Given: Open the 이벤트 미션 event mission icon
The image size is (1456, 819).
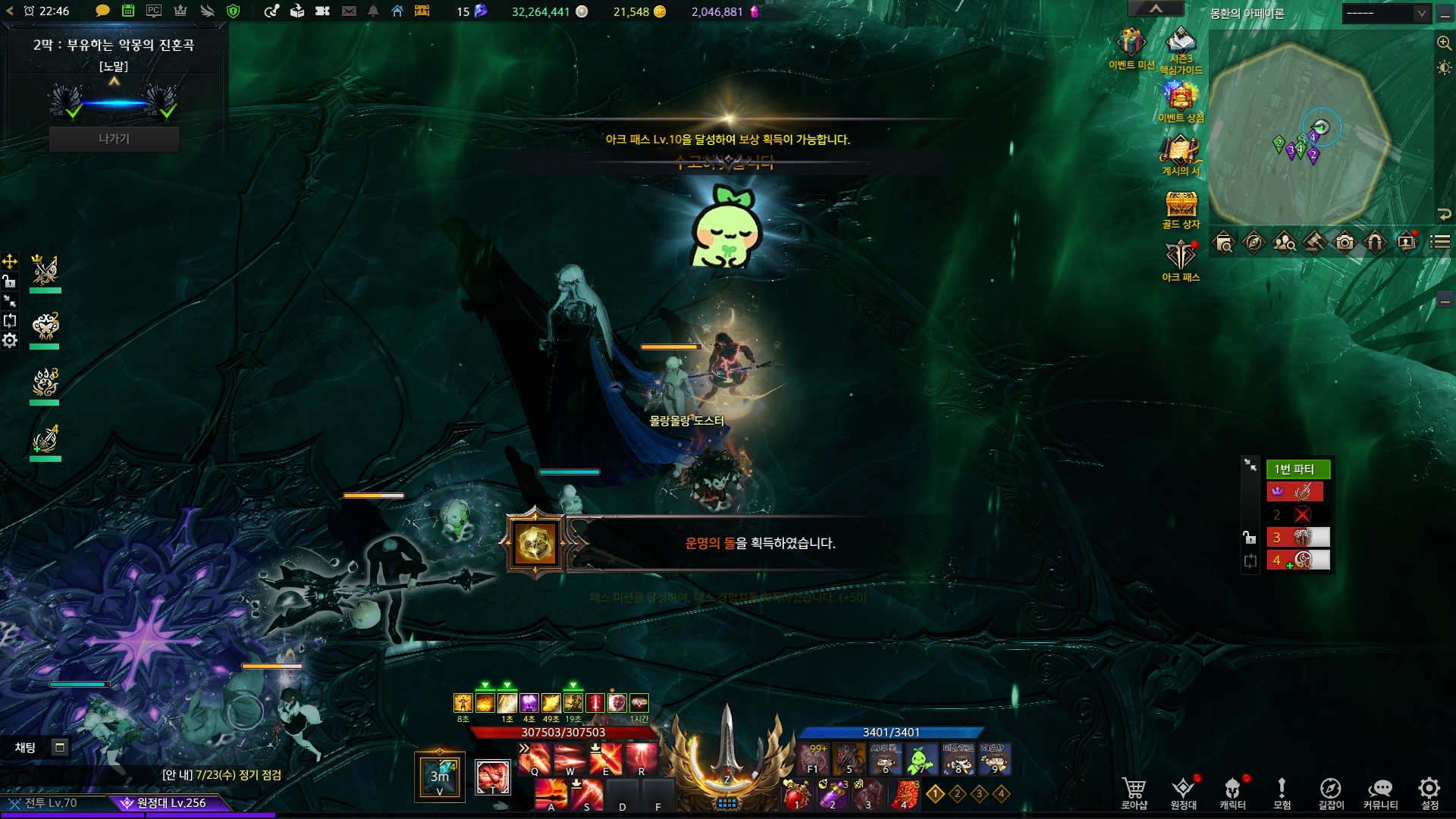Looking at the screenshot, I should (x=1131, y=44).
